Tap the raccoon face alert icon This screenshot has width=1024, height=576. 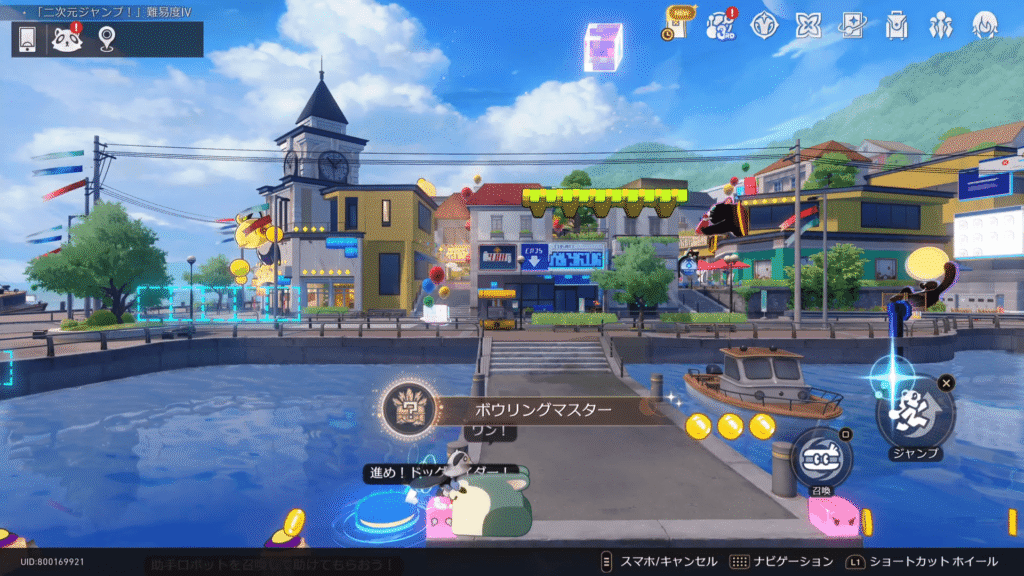pos(67,39)
